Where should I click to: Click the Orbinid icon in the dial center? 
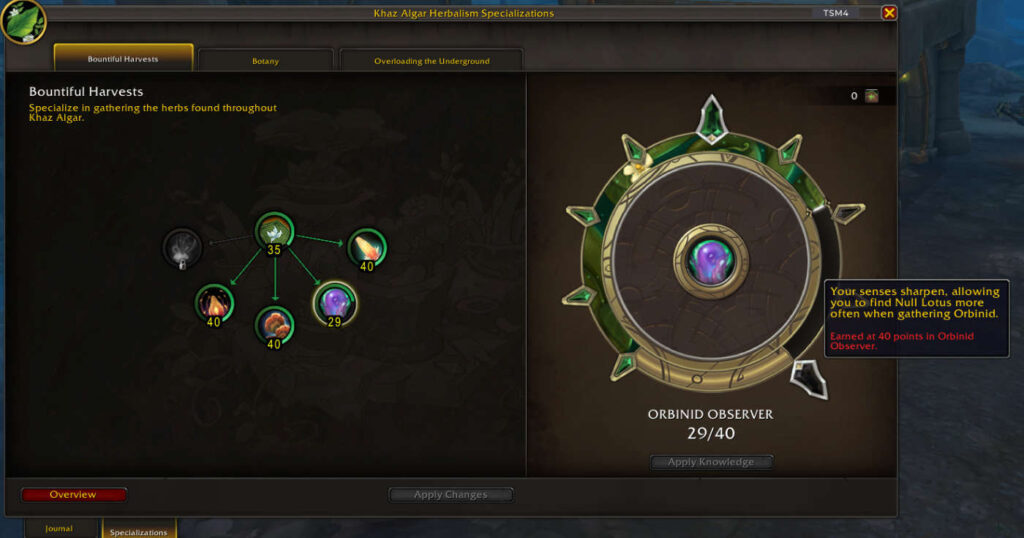[711, 261]
